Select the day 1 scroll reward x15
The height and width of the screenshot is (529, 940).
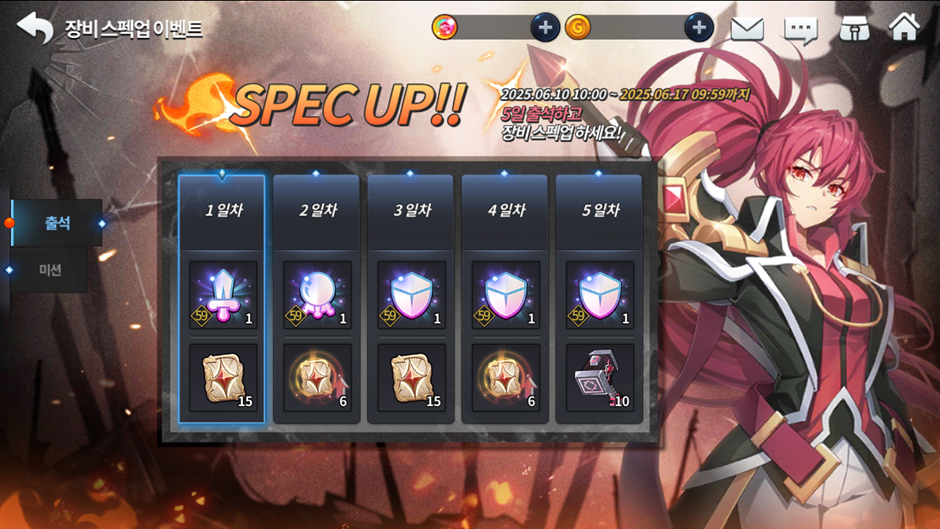223,378
